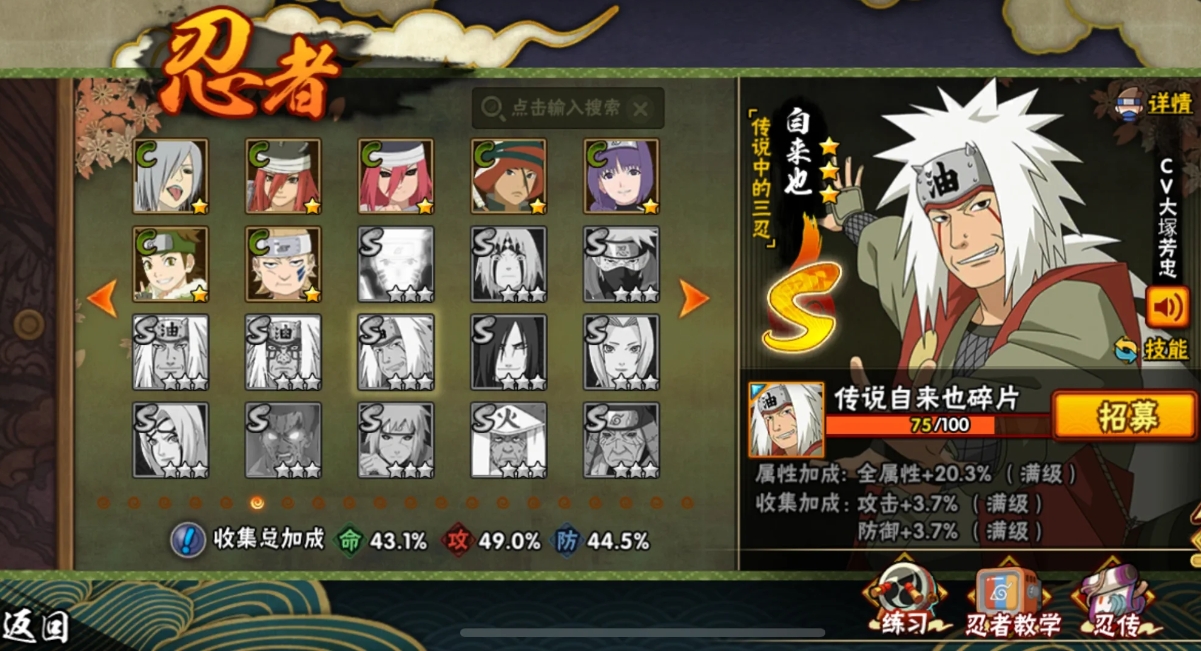Select the masked Kakashi S-rank portrait

(622, 264)
